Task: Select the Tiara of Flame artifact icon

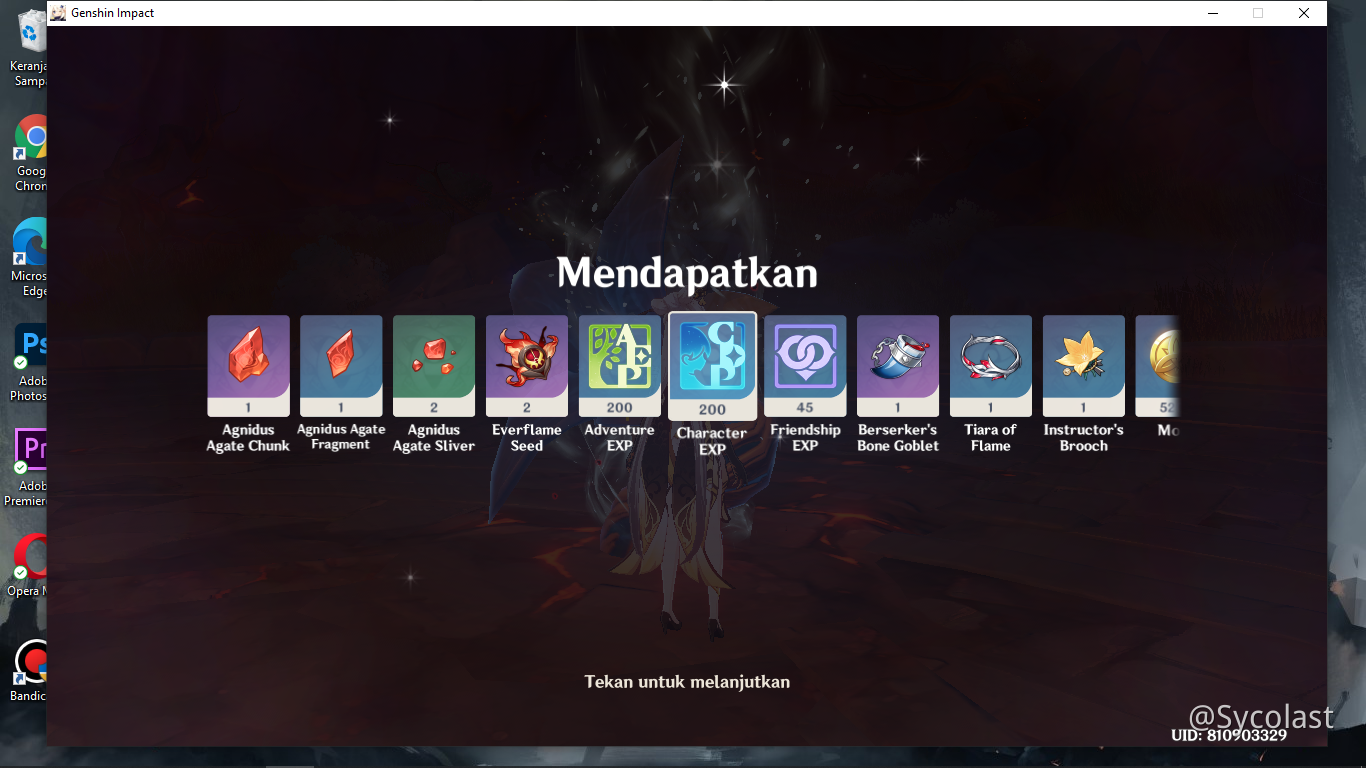Action: tap(990, 365)
